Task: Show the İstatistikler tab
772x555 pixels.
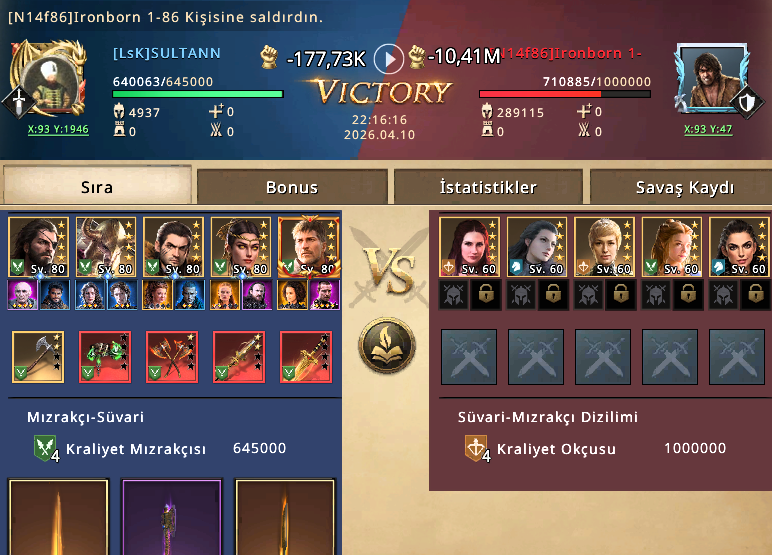Action: (488, 187)
